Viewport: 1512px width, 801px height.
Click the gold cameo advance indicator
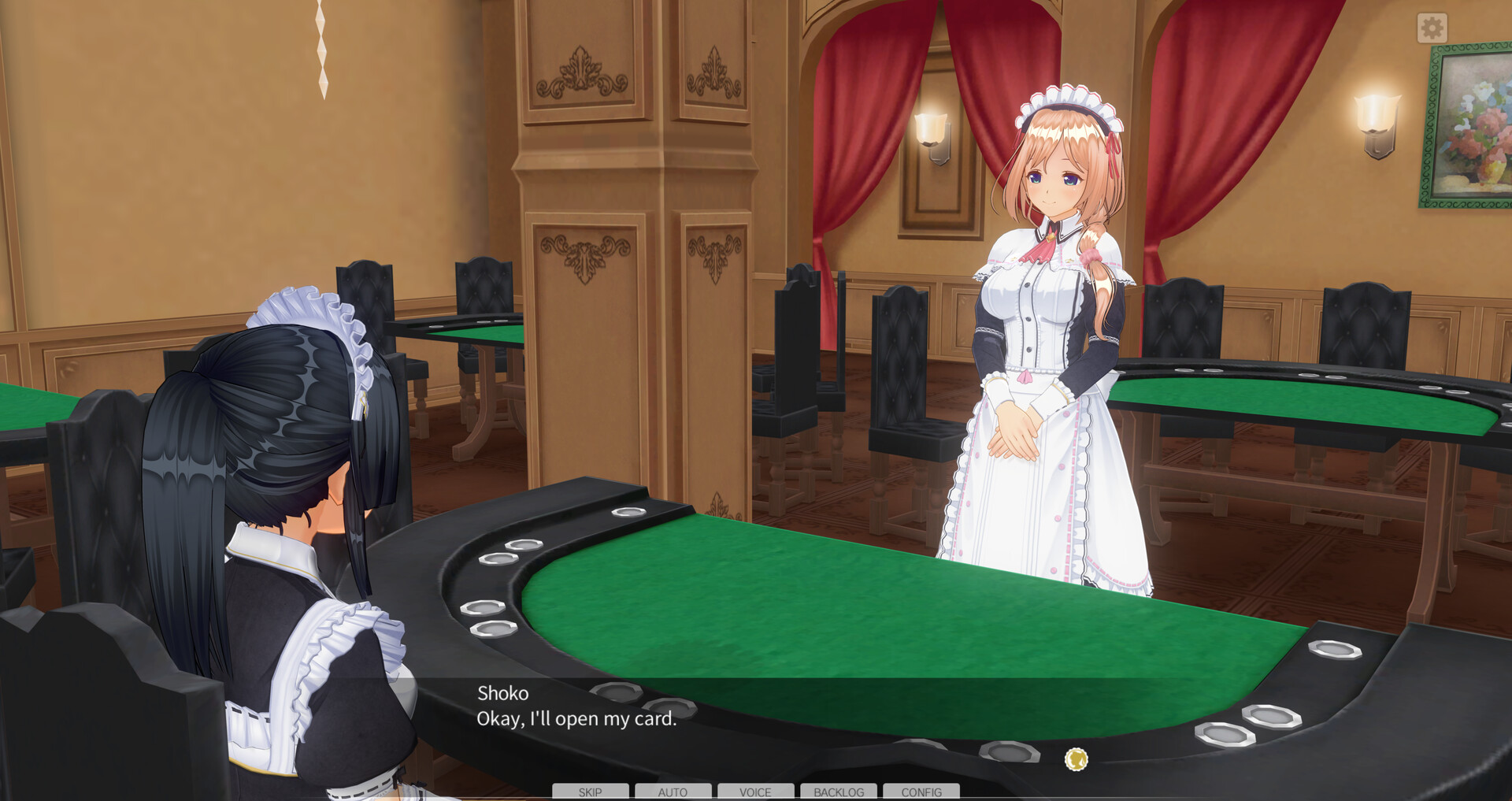tap(1077, 758)
